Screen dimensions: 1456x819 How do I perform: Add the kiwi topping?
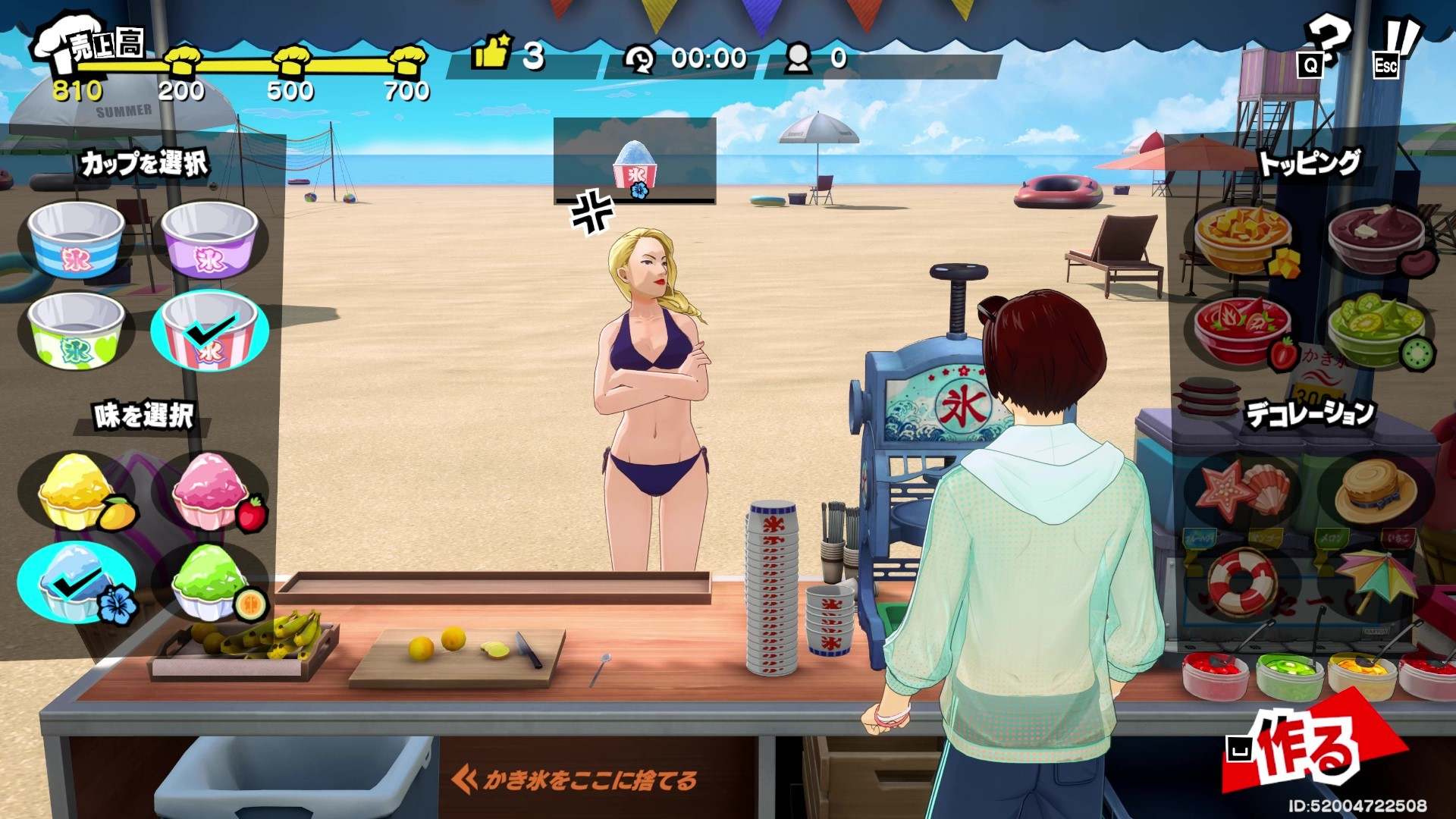[1376, 332]
